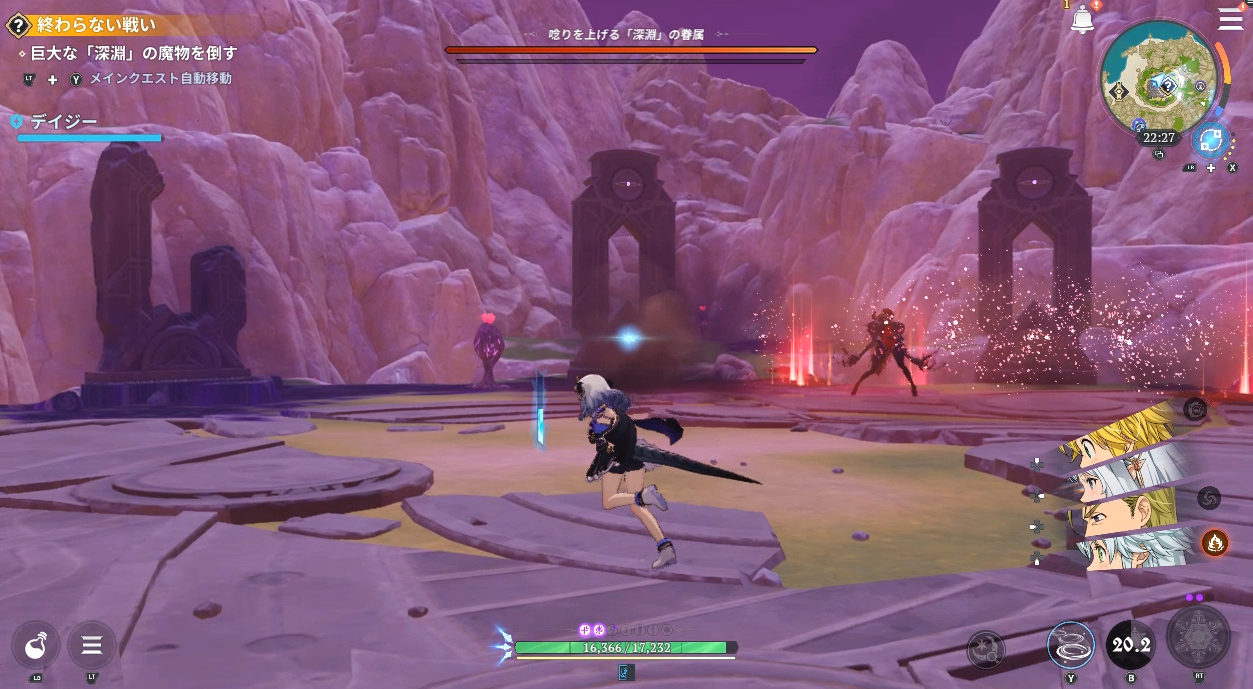Use the potion flask quick item
Viewport: 1253px width, 689px height.
point(37,646)
